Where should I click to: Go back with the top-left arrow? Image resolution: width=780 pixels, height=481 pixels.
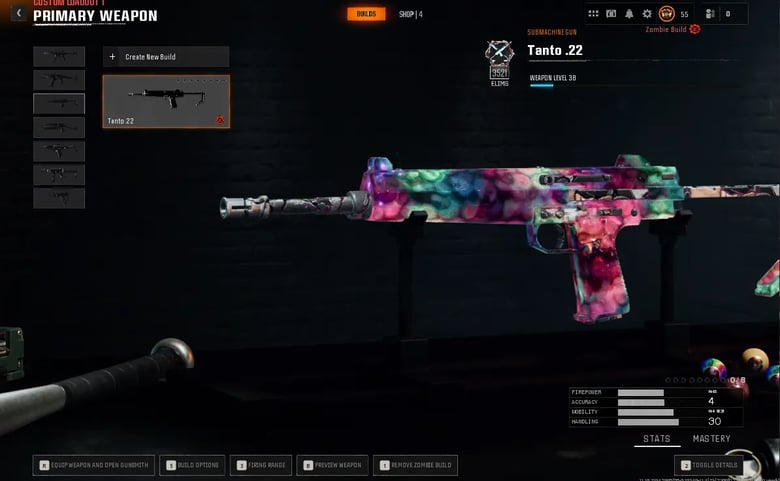[x=18, y=13]
